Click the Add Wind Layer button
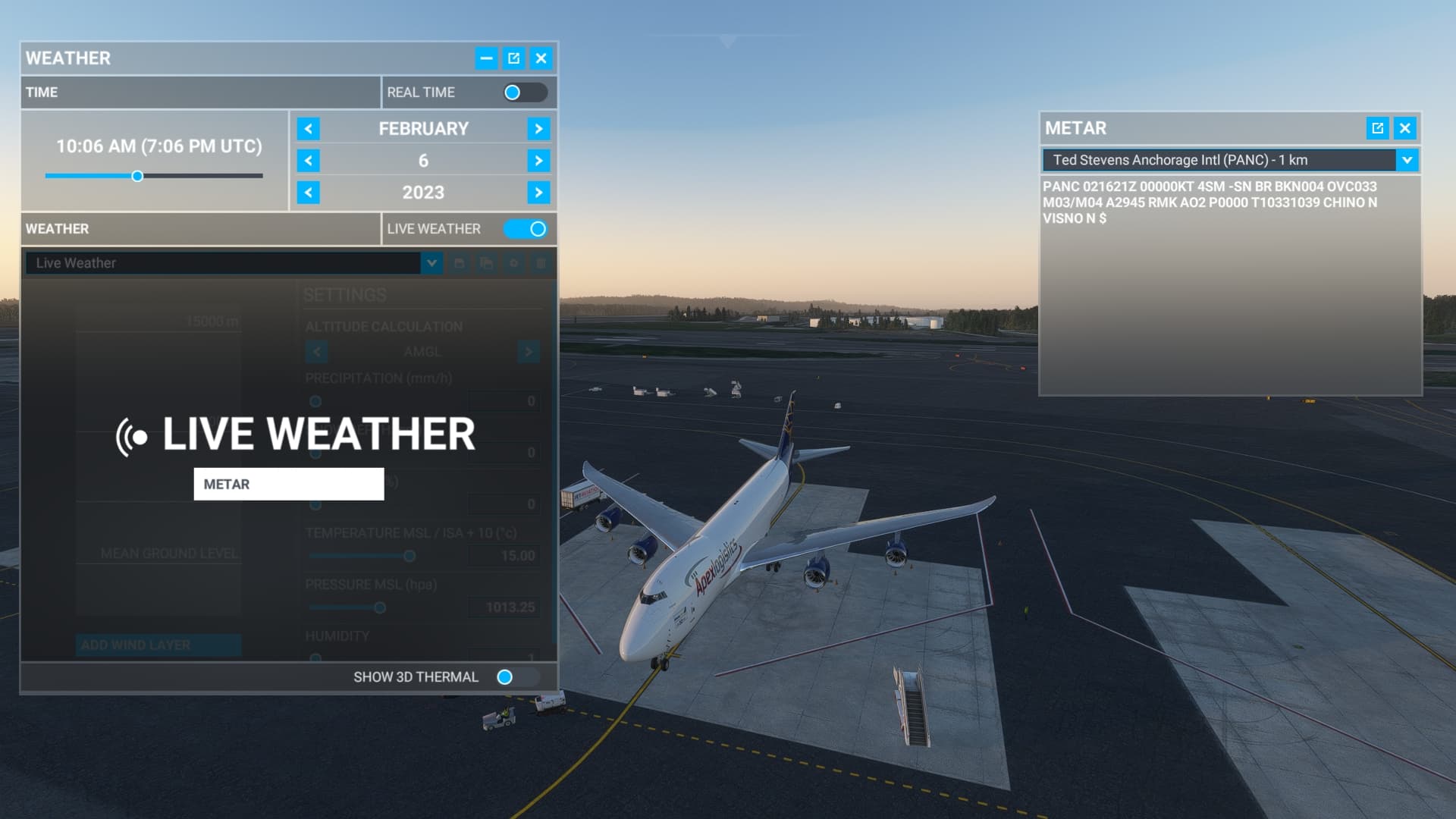 coord(158,645)
